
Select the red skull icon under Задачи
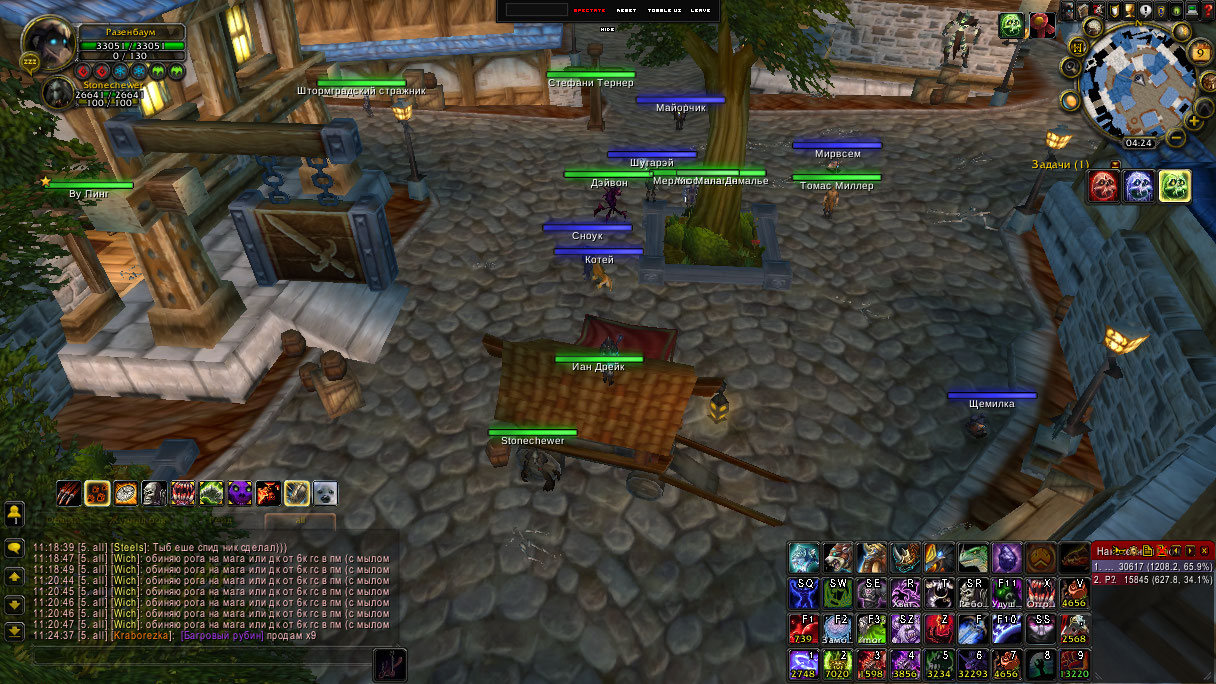(1104, 186)
